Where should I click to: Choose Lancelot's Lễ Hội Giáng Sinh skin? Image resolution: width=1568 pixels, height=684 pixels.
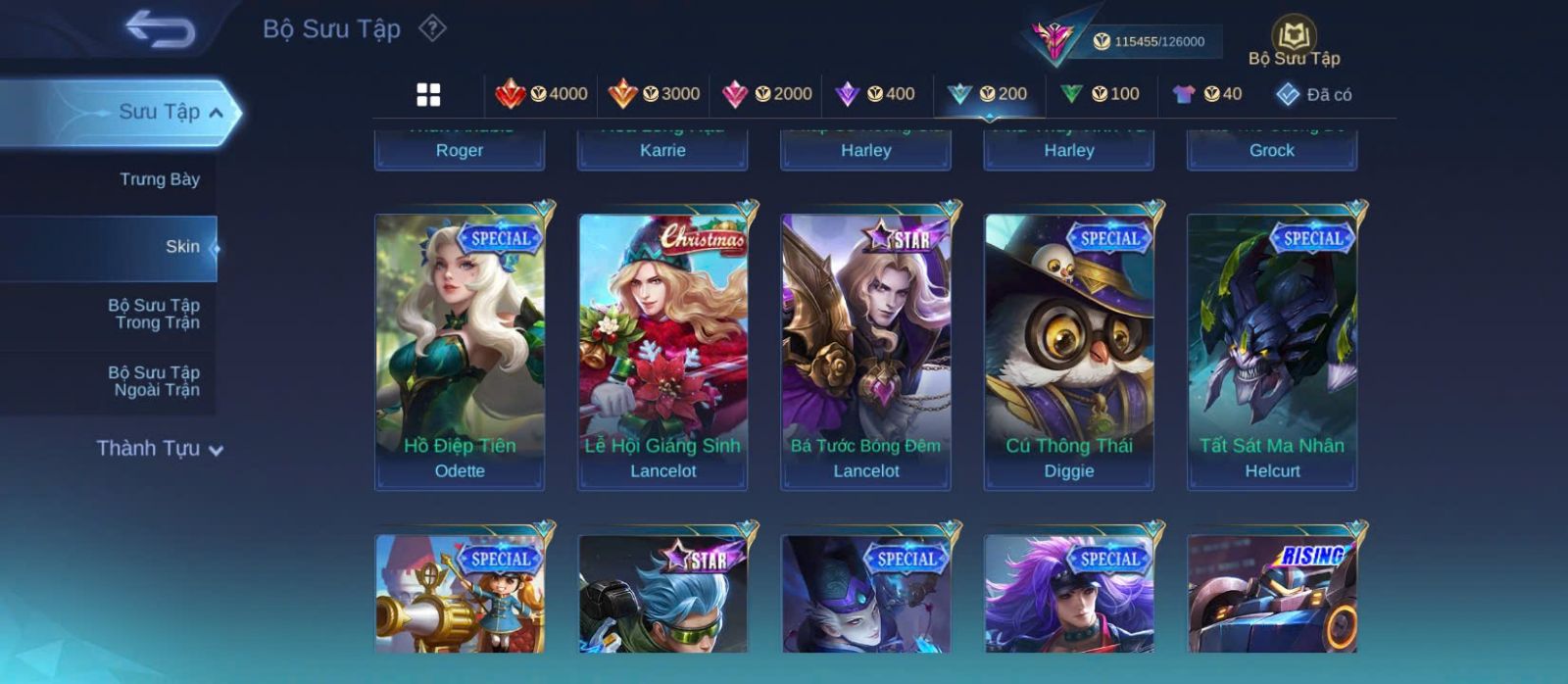[662, 351]
